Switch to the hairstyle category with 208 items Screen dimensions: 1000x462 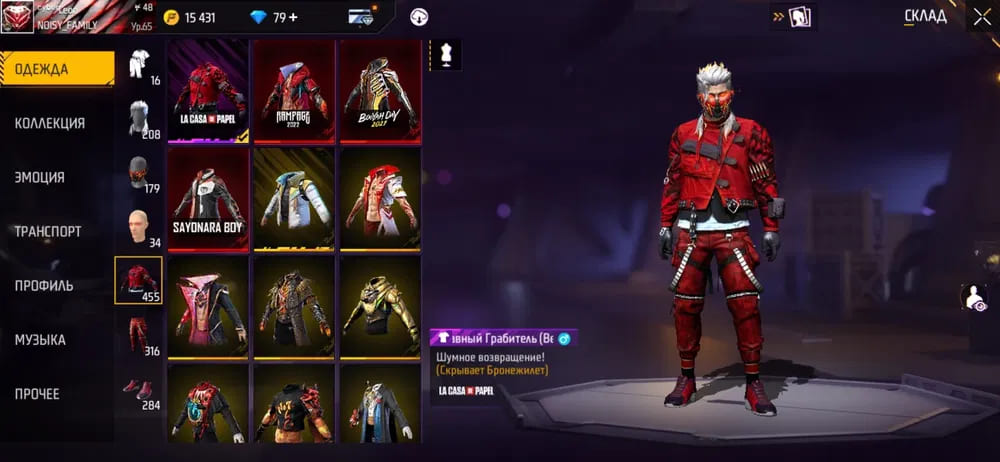139,119
